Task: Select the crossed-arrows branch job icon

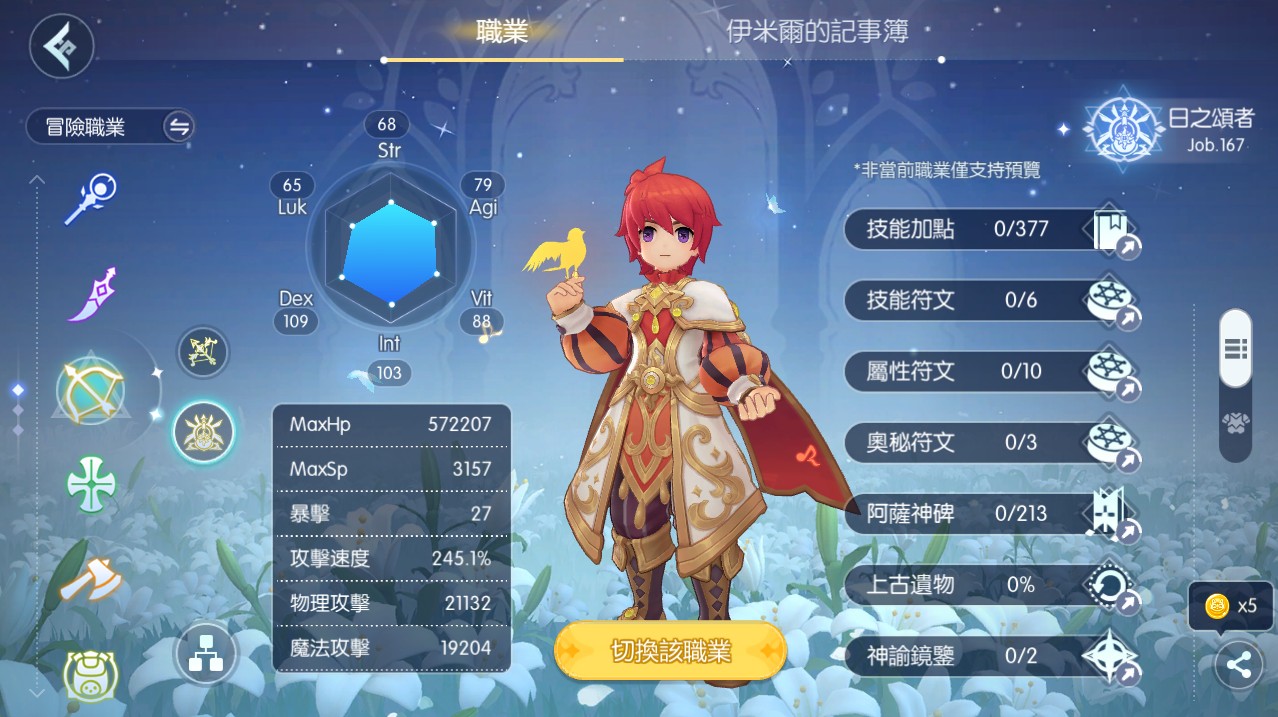Action: [x=204, y=352]
